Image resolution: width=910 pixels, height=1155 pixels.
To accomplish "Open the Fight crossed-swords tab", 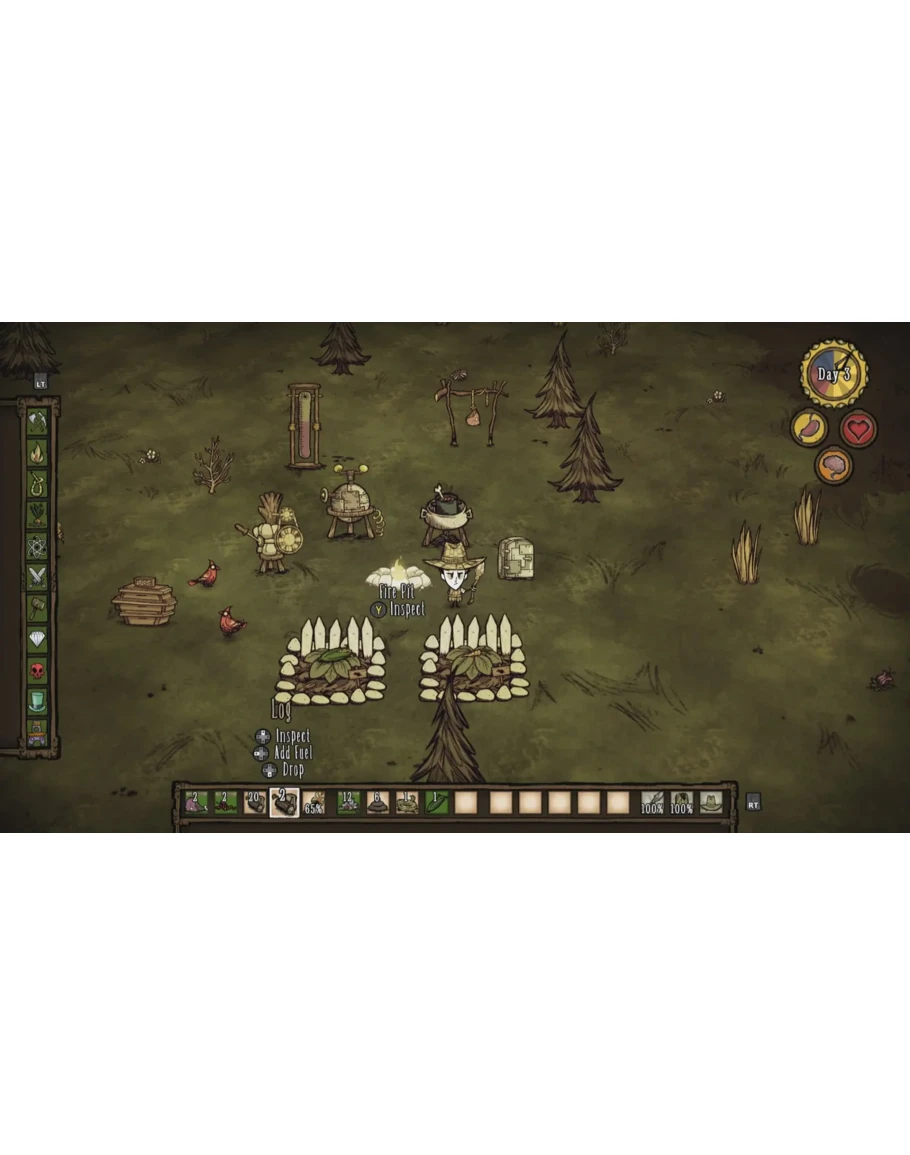I will point(38,576).
